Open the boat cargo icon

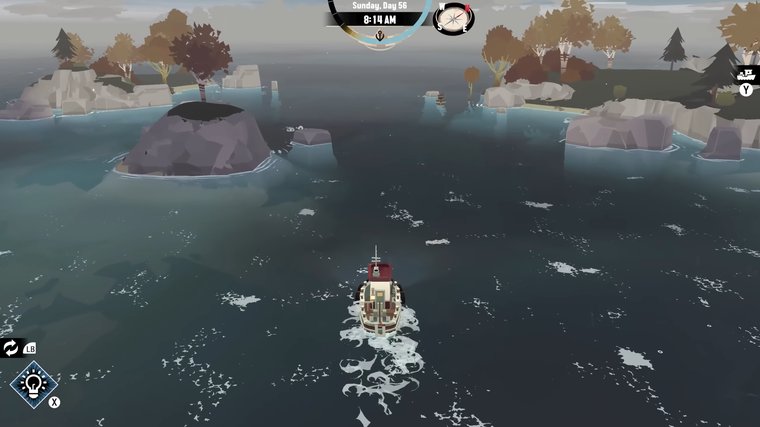click(746, 73)
